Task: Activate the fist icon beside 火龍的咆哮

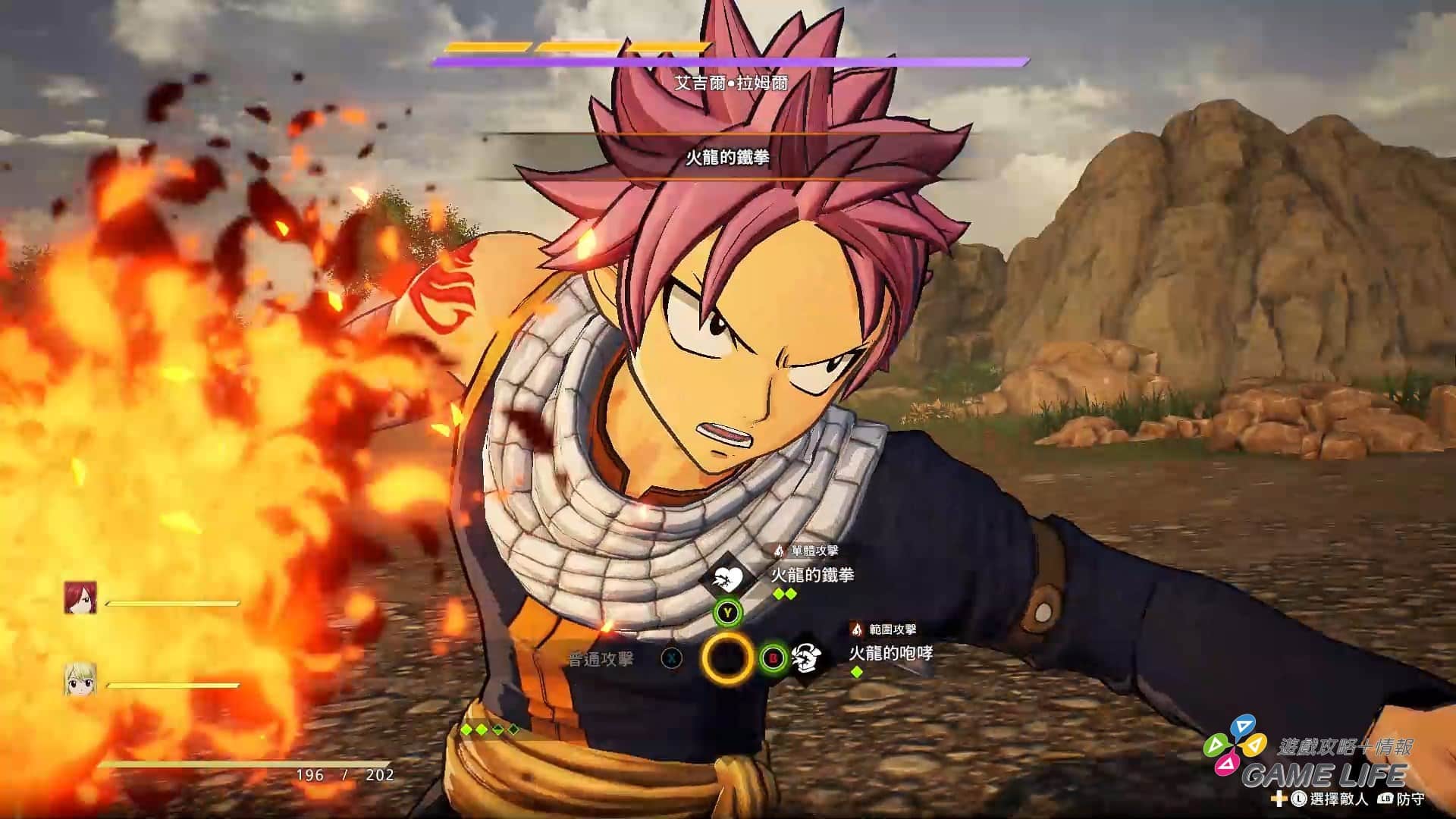Action: 807,658
